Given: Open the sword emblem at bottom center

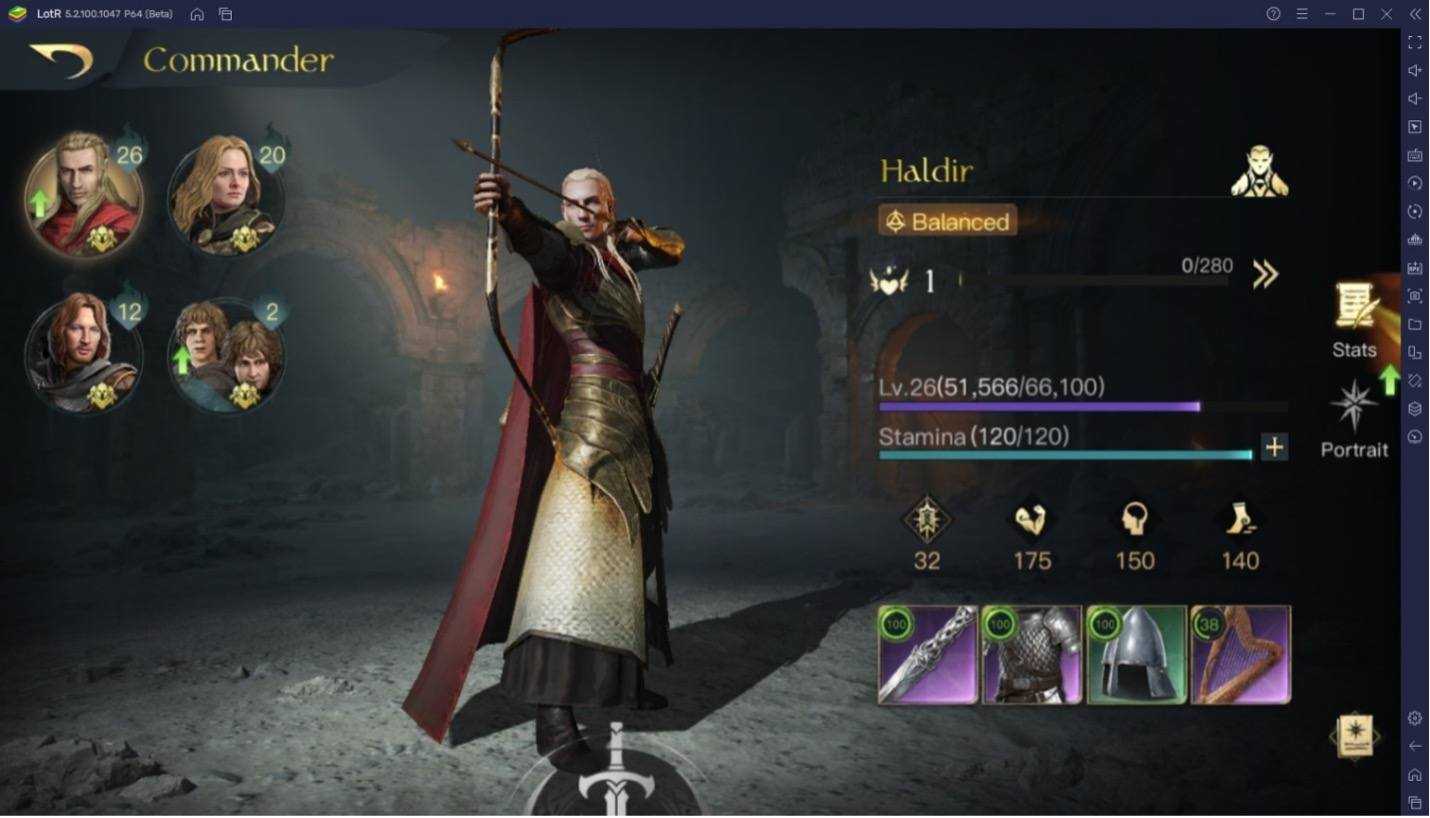Looking at the screenshot, I should [x=617, y=775].
